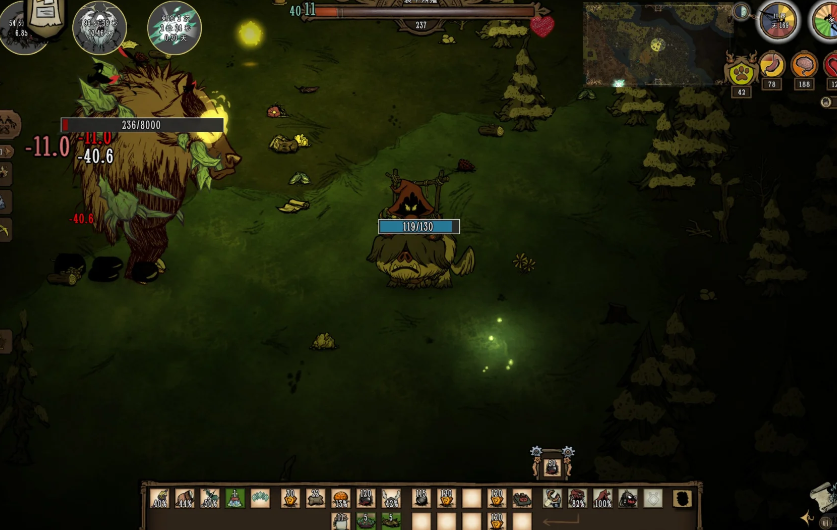Click the brain sanity meter
The image size is (837, 530).
pos(804,66)
